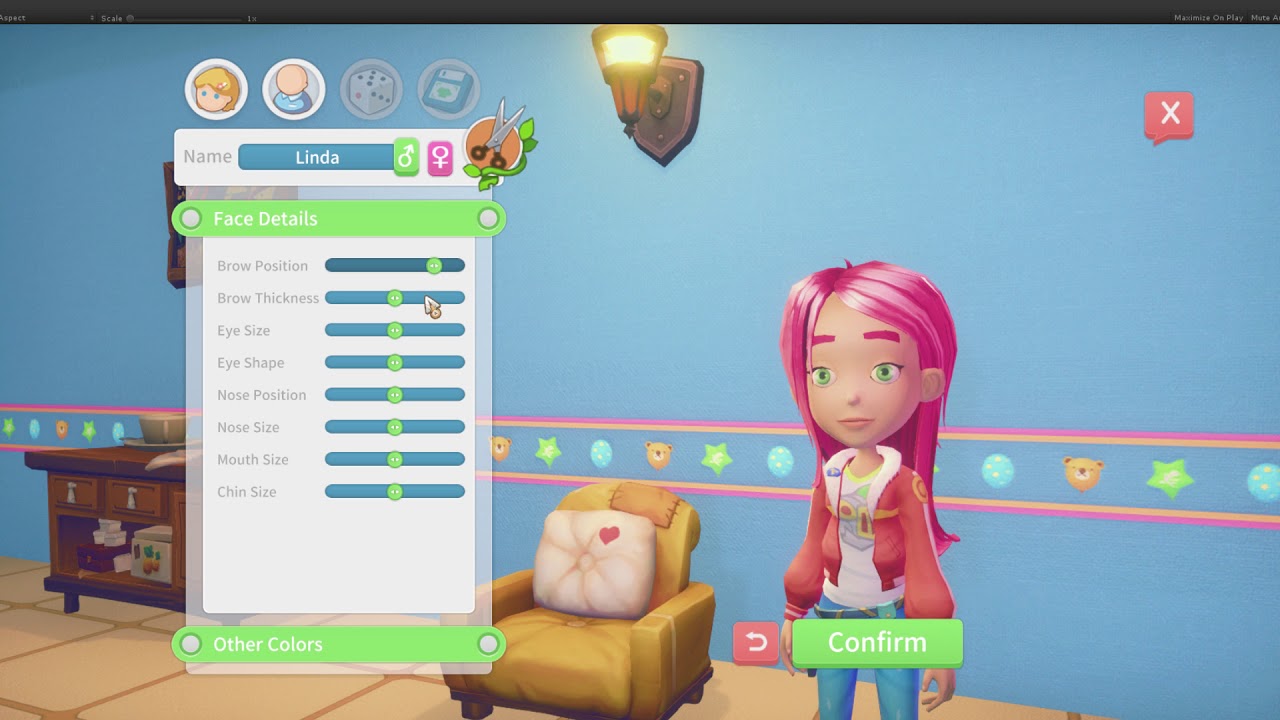Expand the Other Colors section
Viewport: 1280px width, 720px height.
coord(338,645)
